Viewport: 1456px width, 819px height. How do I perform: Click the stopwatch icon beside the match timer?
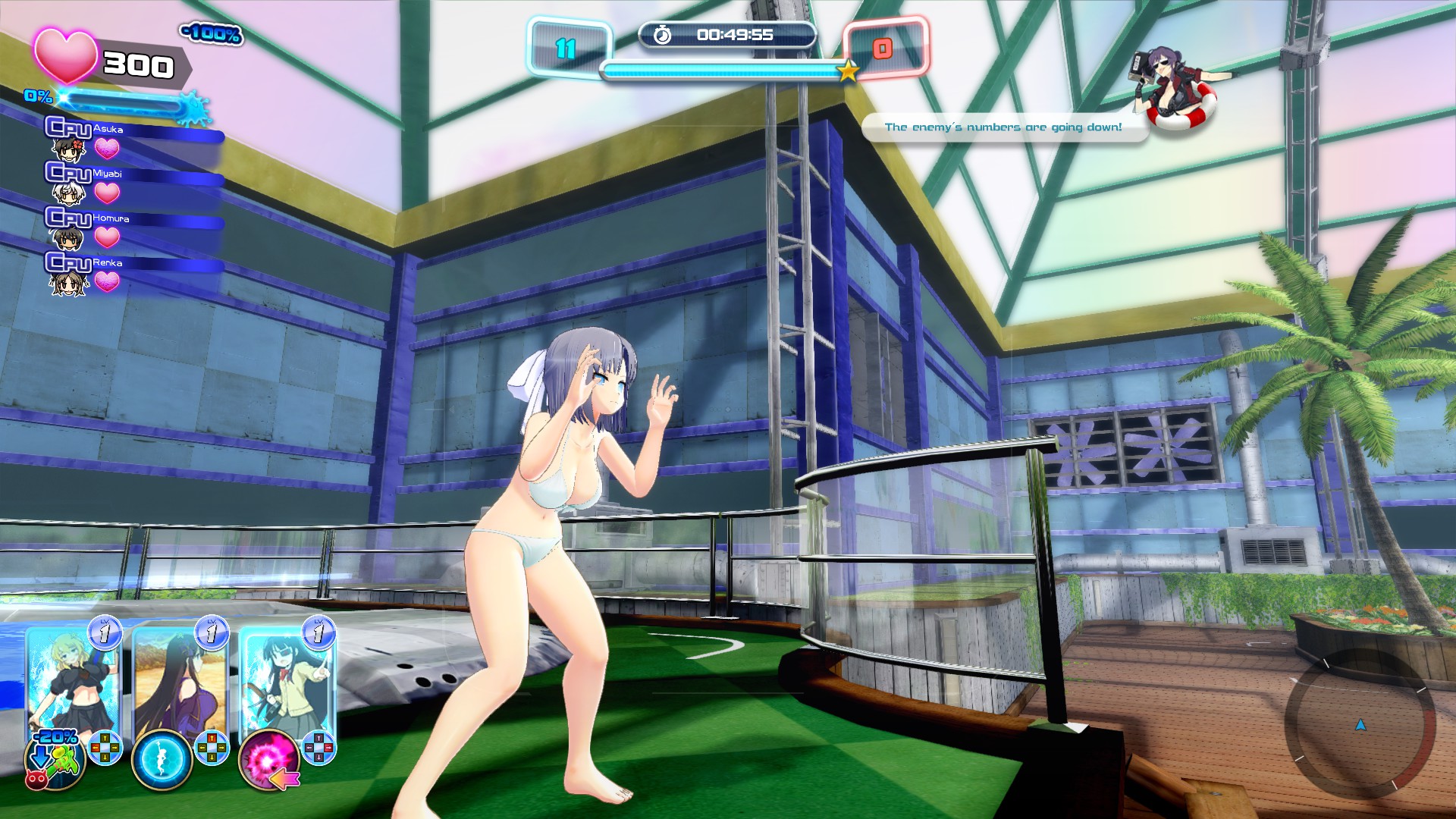point(662,33)
